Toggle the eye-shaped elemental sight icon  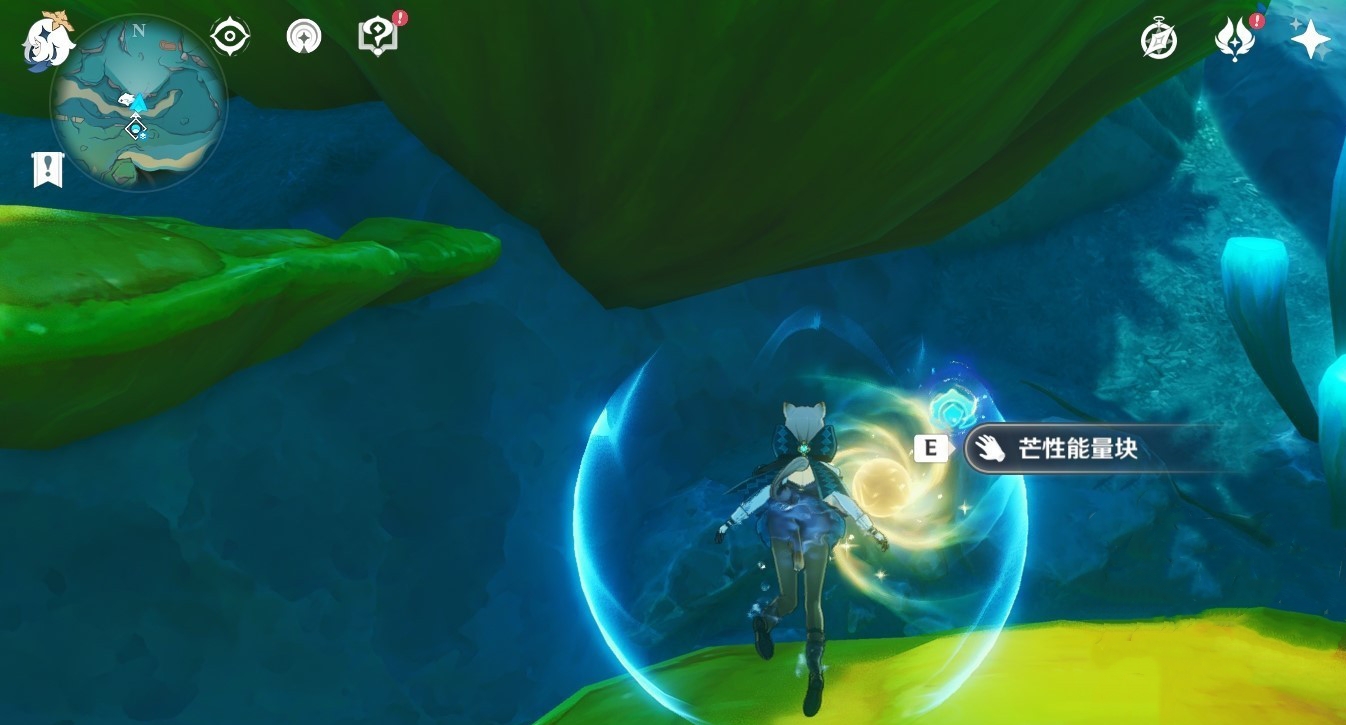click(x=230, y=37)
